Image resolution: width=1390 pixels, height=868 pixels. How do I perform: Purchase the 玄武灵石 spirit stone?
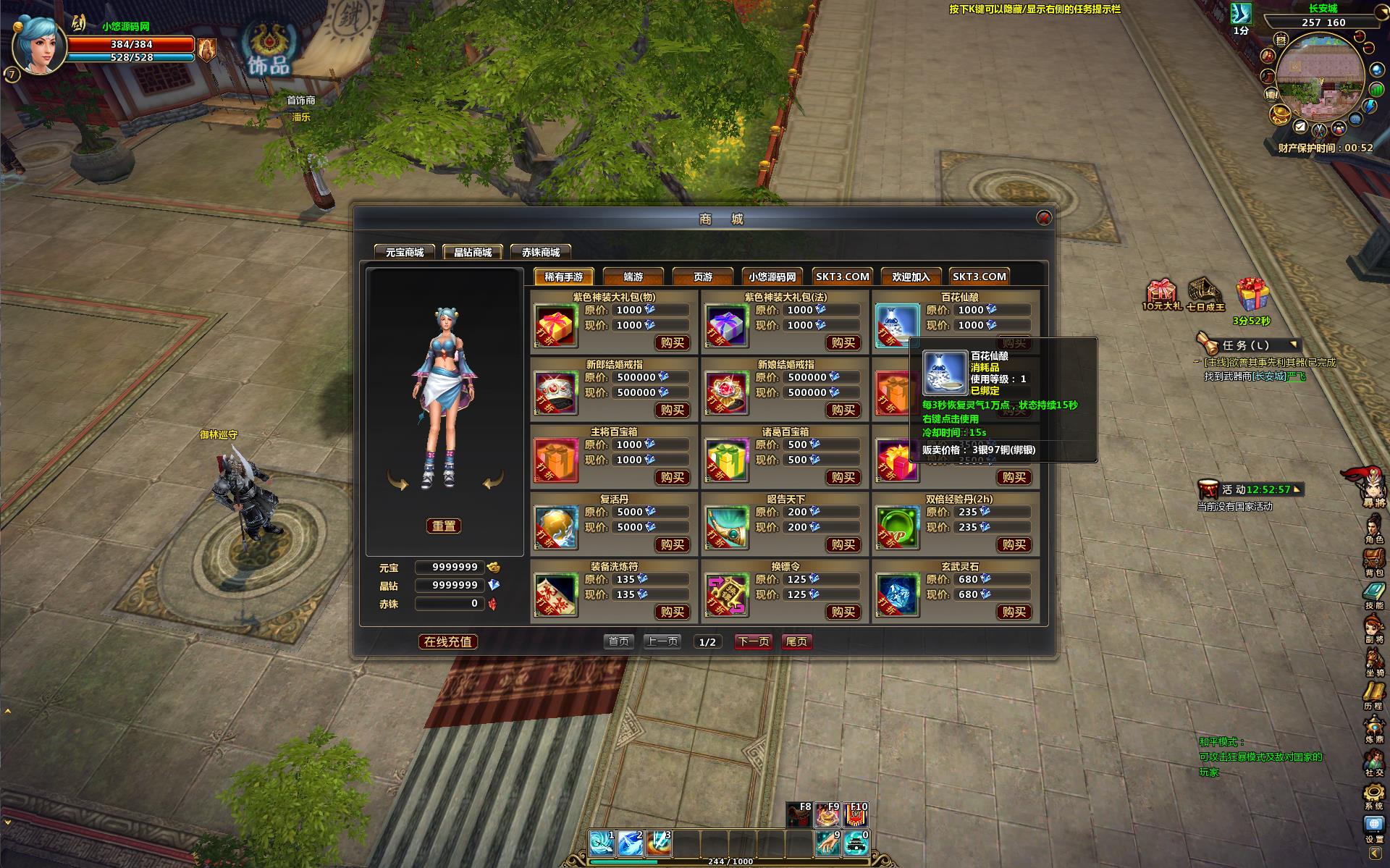(1014, 612)
